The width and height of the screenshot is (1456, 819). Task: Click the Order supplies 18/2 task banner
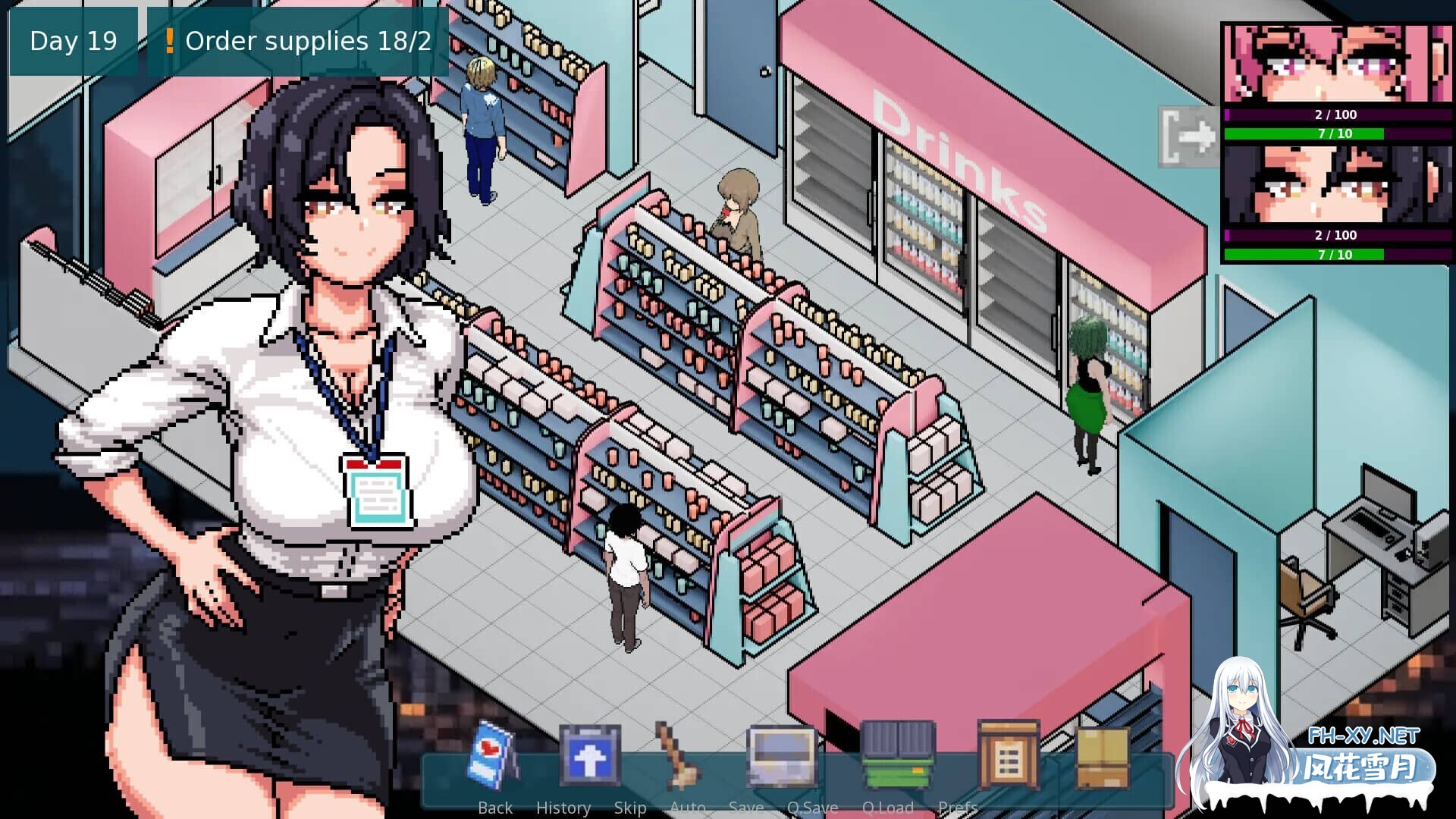pyautogui.click(x=303, y=42)
